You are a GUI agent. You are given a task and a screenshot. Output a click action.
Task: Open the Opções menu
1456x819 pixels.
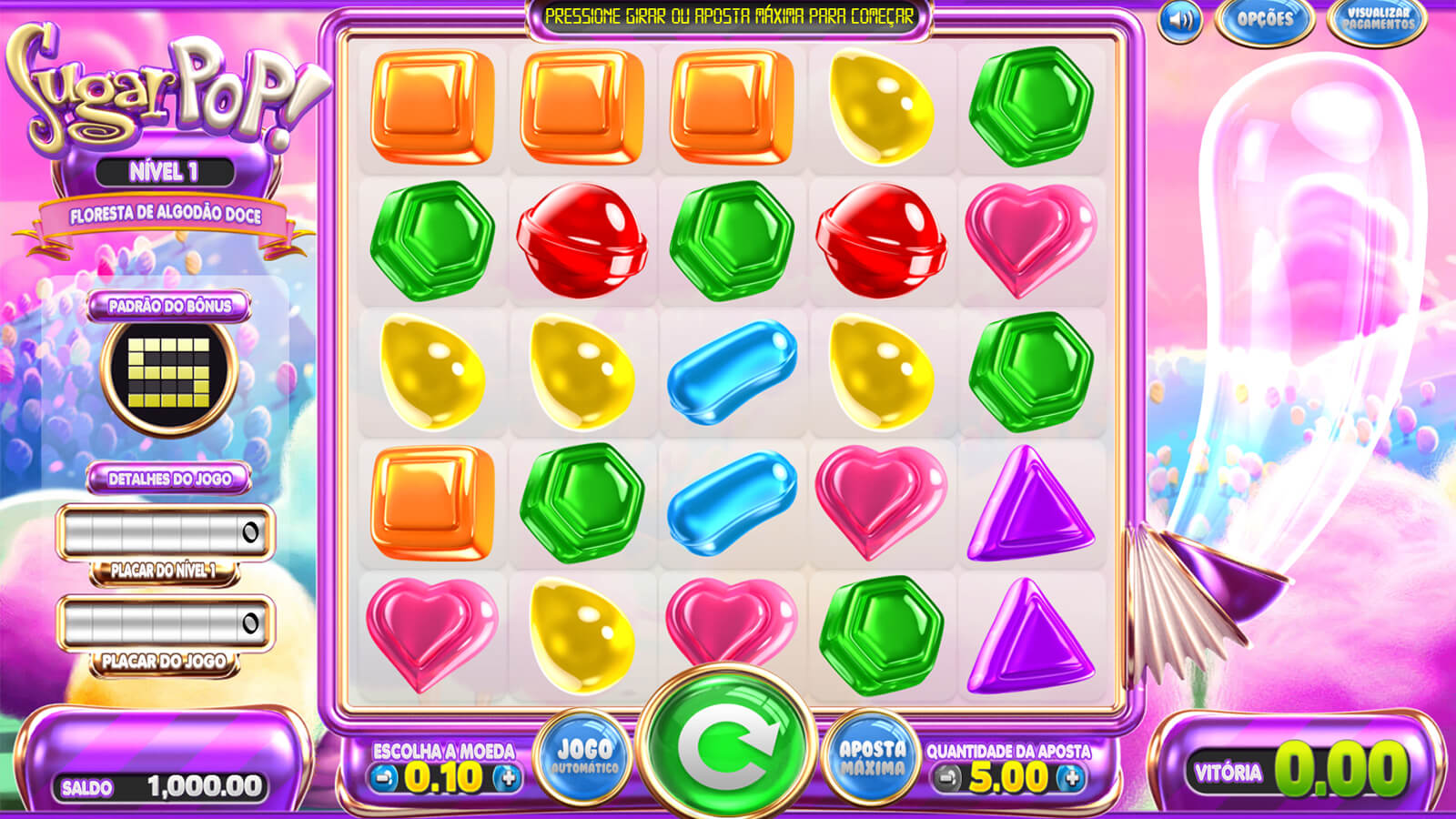1264,19
